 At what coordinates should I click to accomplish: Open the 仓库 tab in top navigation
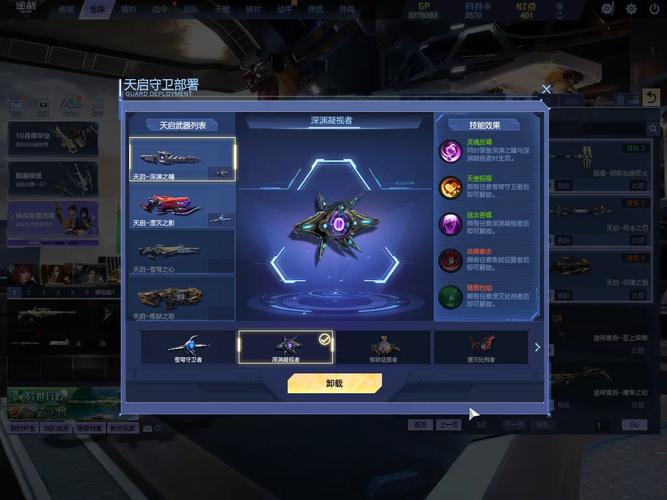pos(96,9)
